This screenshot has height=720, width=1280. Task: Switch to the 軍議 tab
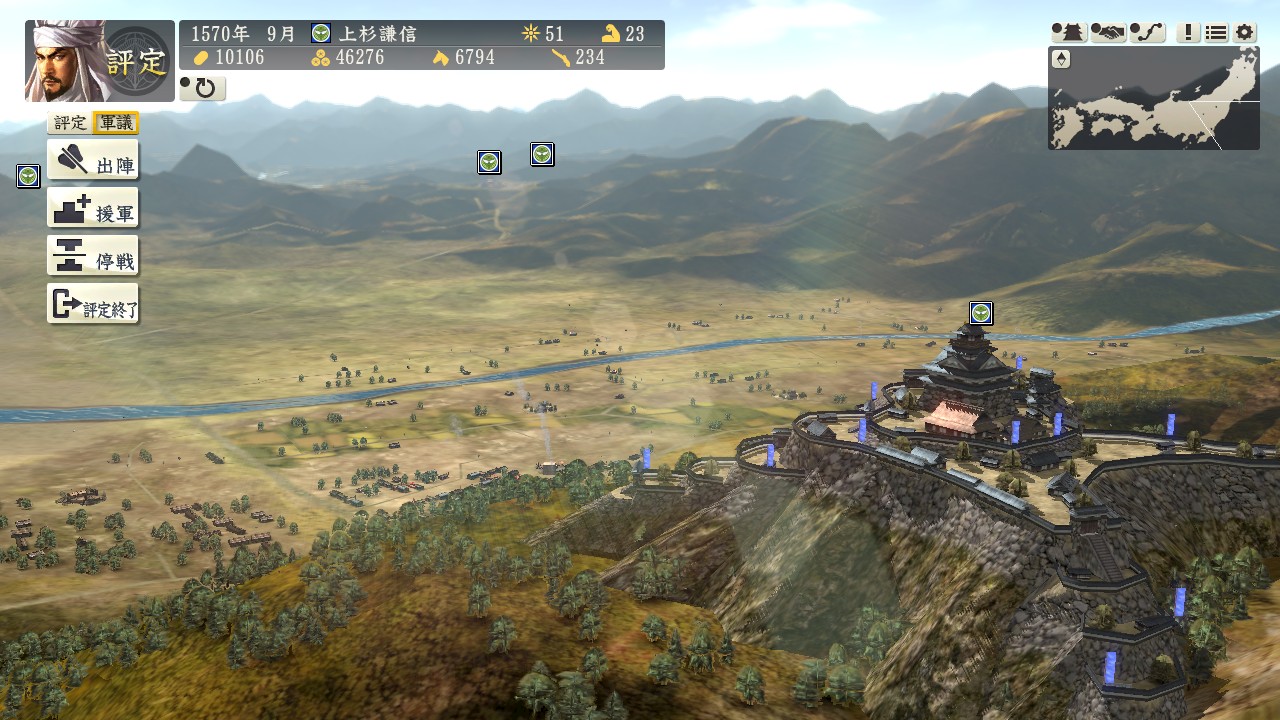pyautogui.click(x=115, y=123)
